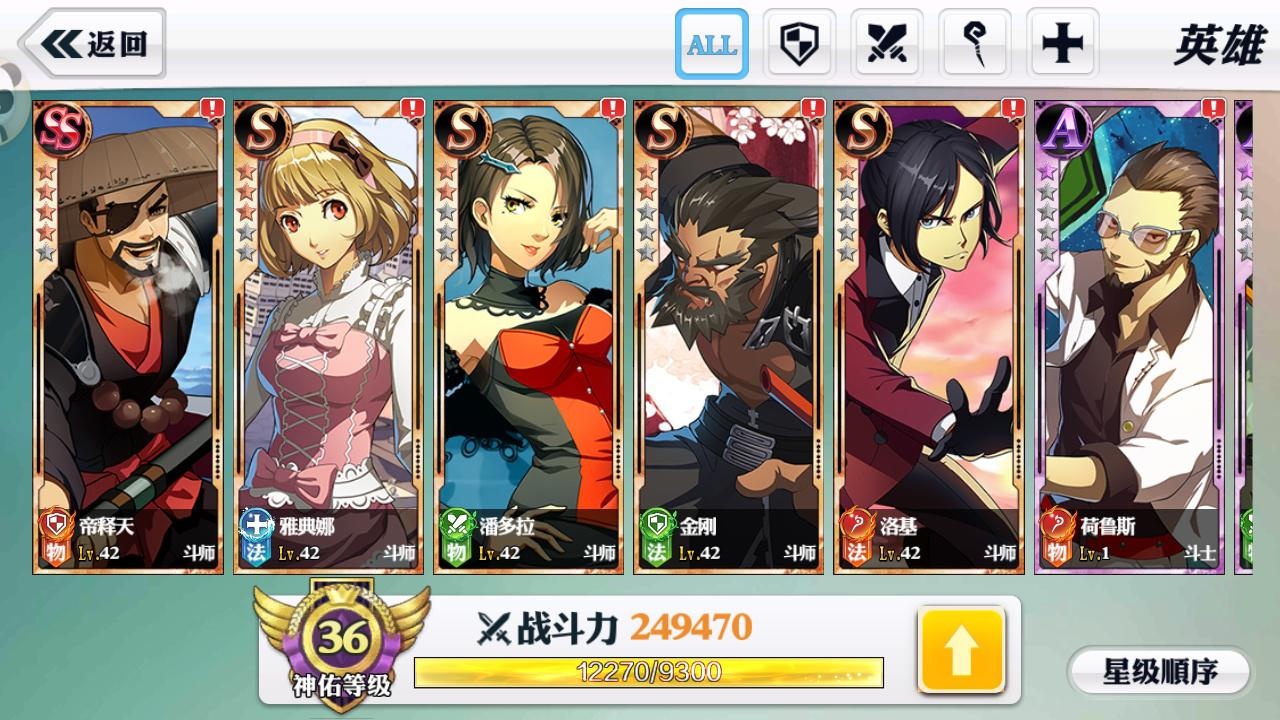Pick the 洛基 hero card
Viewport: 1280px width, 720px height.
928,336
